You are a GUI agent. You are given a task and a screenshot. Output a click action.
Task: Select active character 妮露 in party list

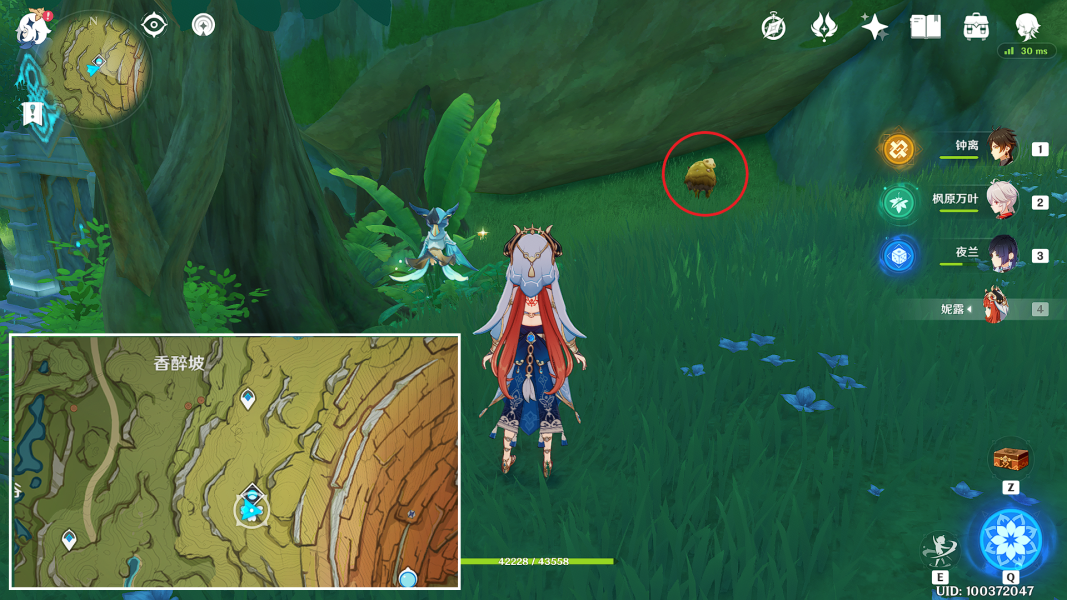(995, 308)
